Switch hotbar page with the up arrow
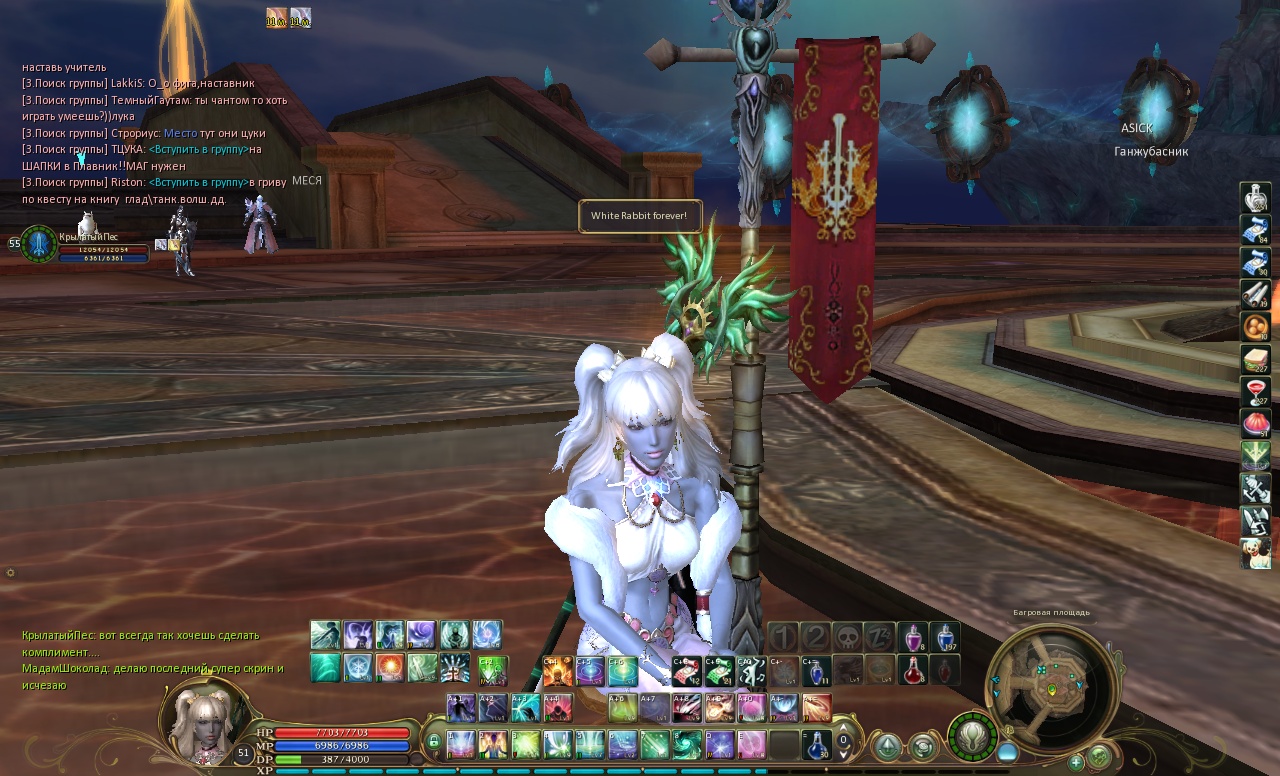The height and width of the screenshot is (776, 1280). click(844, 729)
